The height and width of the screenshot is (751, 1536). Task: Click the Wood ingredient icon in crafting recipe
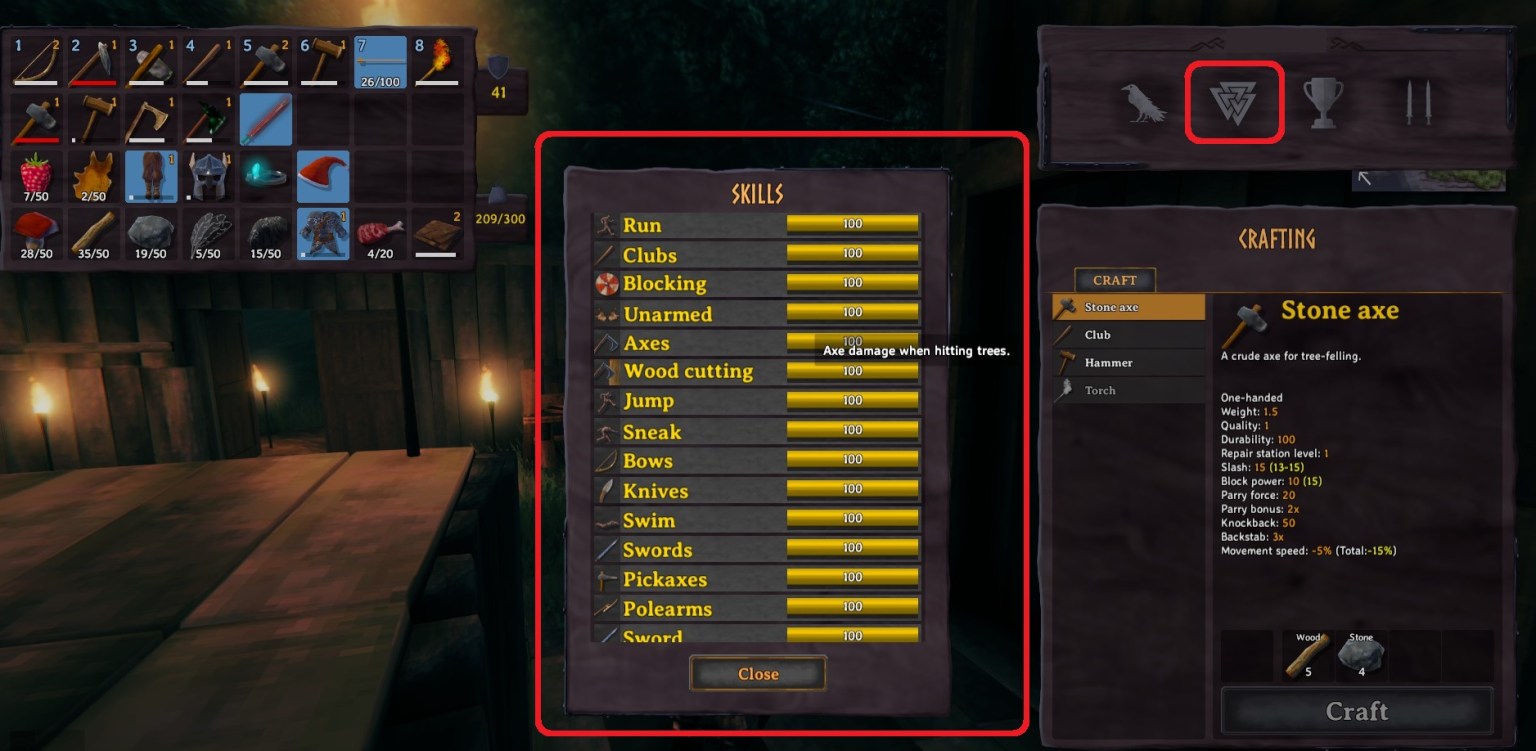[x=1307, y=655]
